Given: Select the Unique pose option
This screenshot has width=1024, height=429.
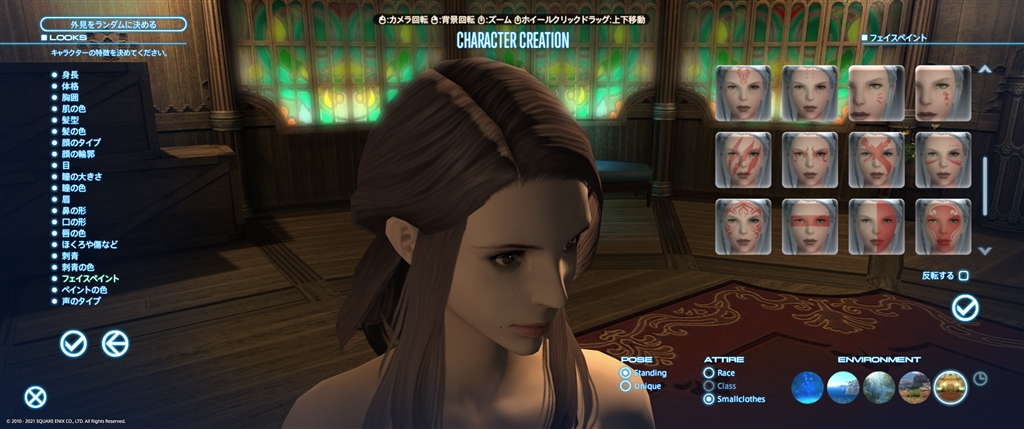Looking at the screenshot, I should click(626, 385).
